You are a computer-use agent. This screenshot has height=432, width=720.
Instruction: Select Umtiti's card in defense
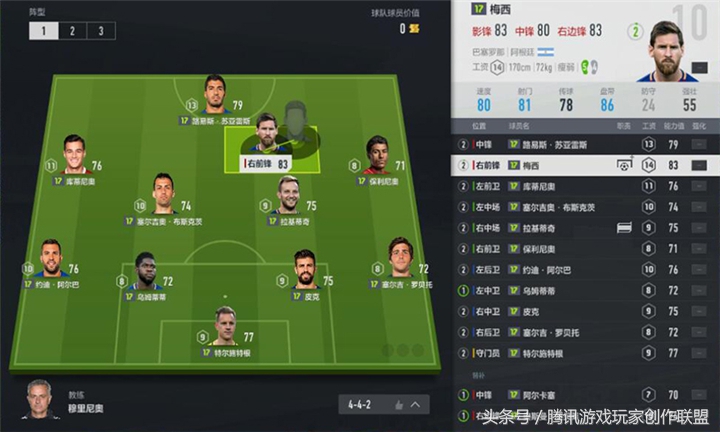pos(146,274)
